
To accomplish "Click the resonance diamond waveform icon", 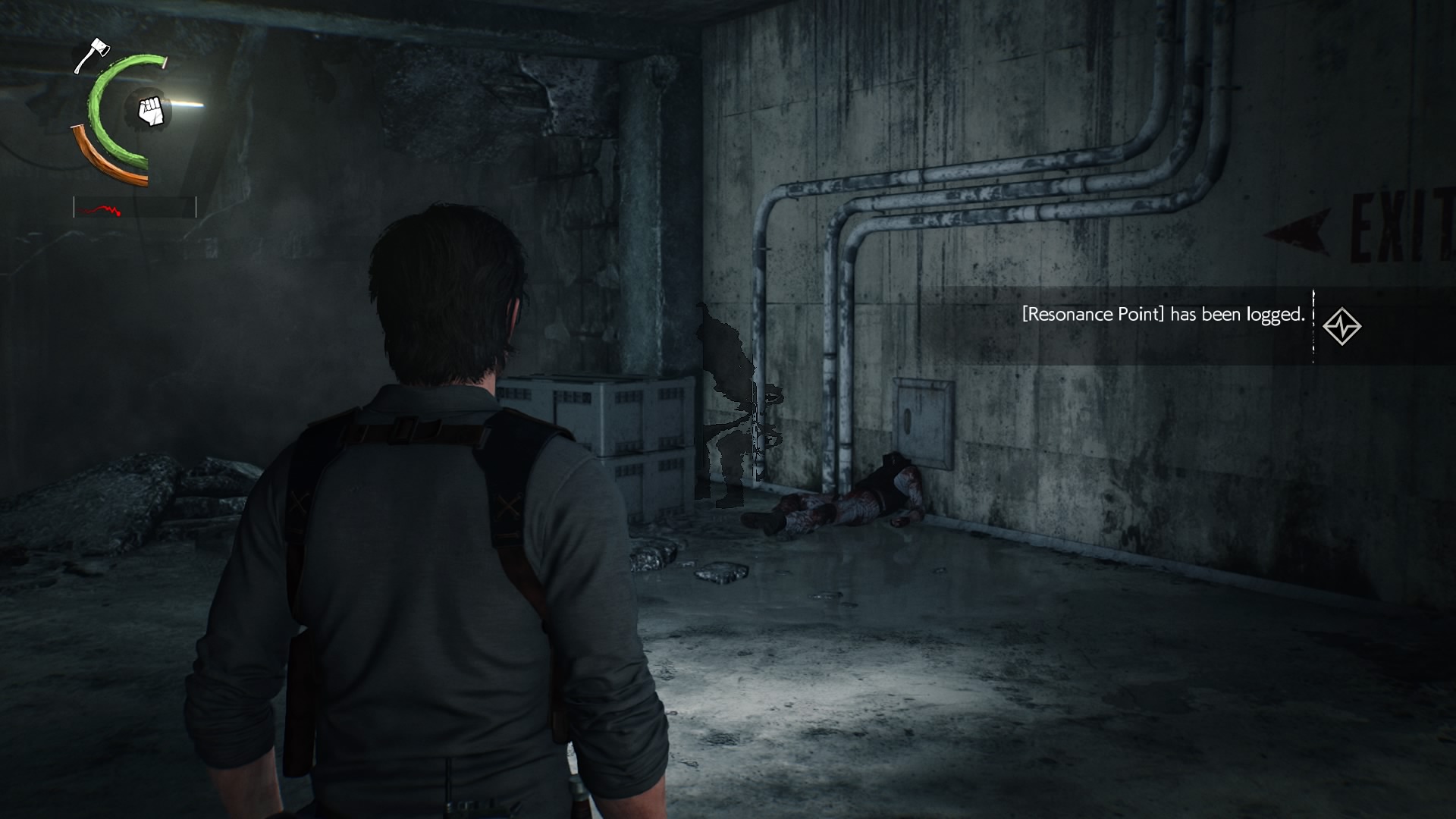I will click(x=1341, y=327).
